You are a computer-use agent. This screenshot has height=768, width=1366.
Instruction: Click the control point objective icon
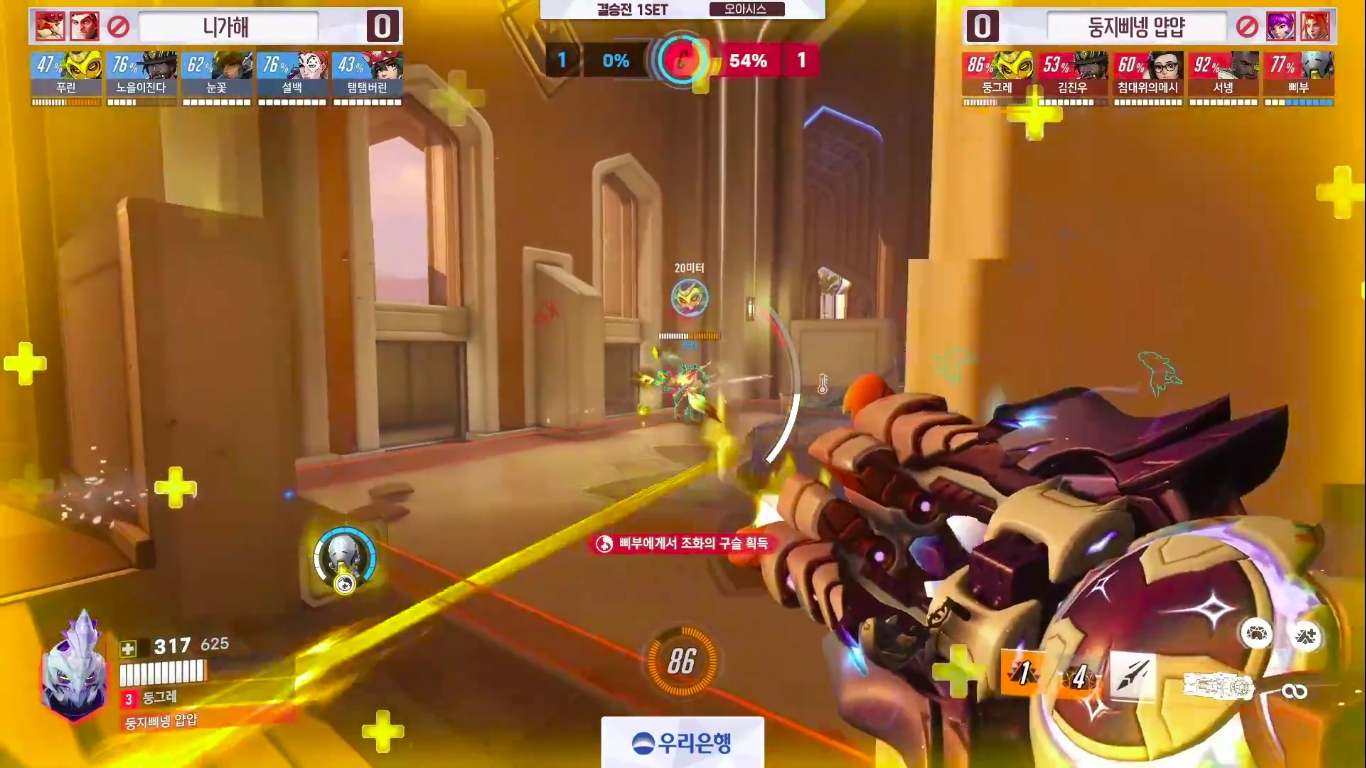[x=684, y=61]
